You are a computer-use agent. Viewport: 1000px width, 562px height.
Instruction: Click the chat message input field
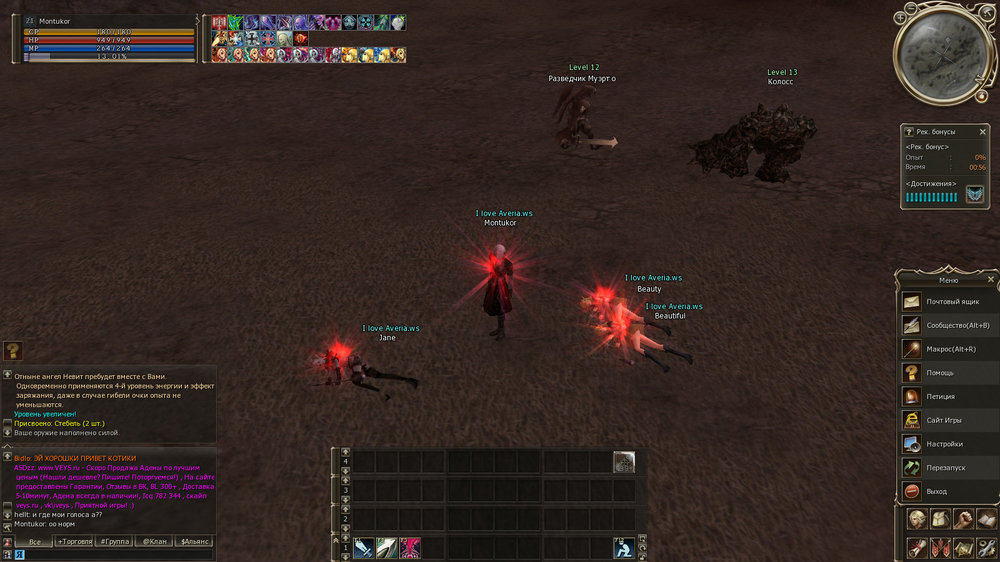coord(115,554)
